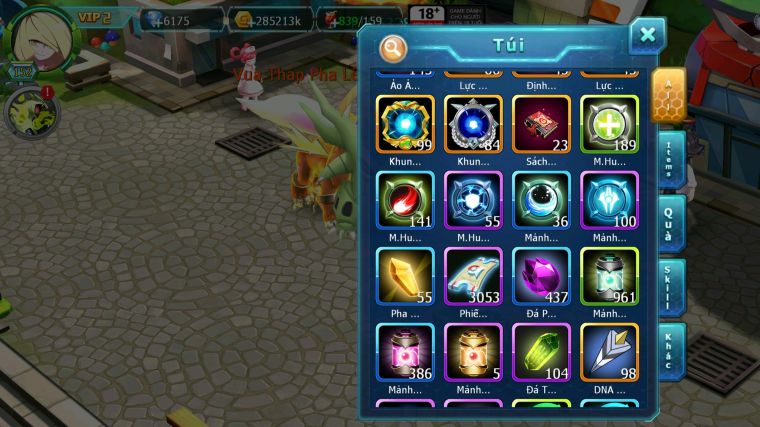Screen dimensions: 760x427
Task: Switch to the Quà tab
Action: (x=669, y=221)
